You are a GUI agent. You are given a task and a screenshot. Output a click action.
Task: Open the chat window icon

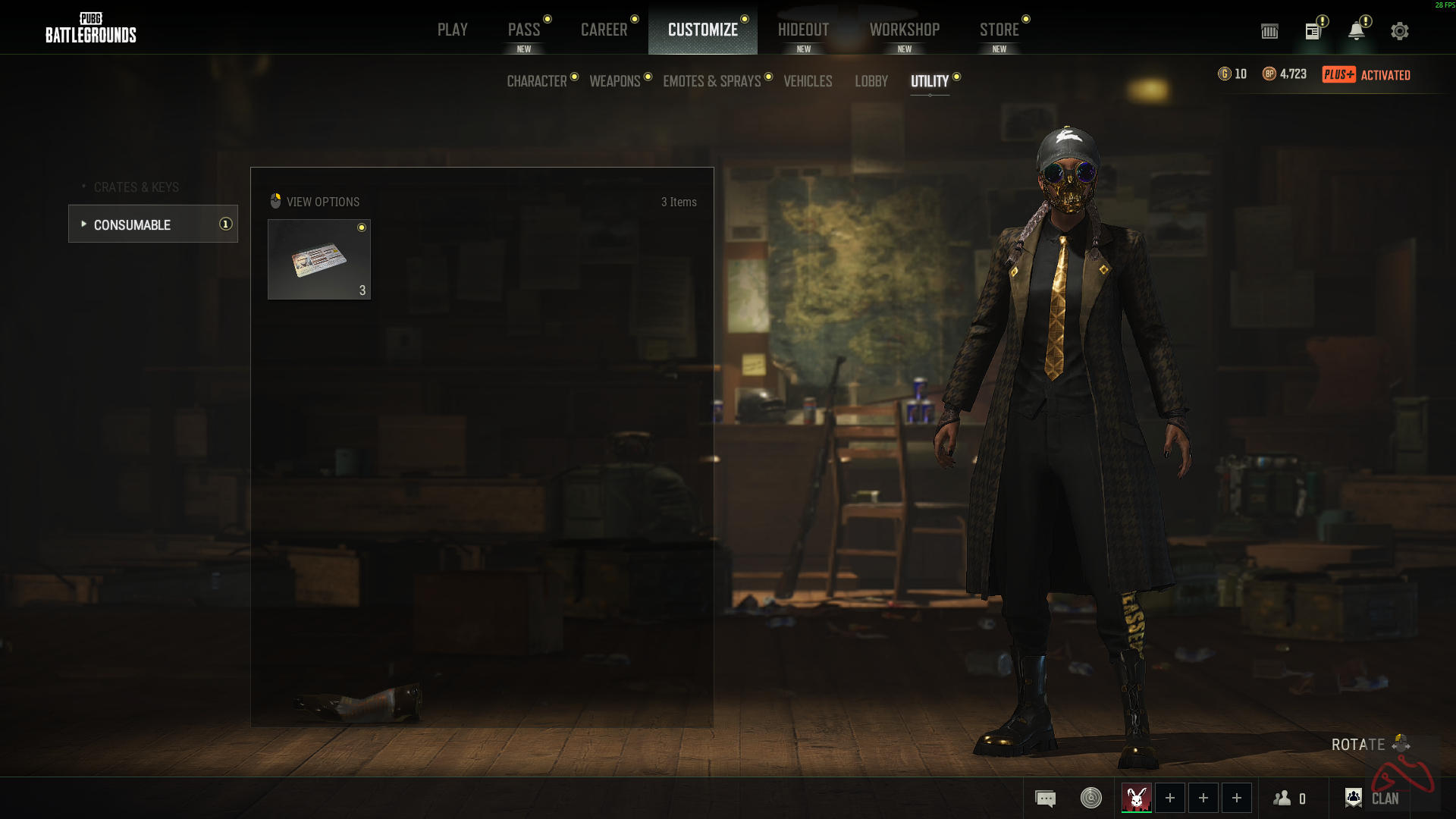1045,798
